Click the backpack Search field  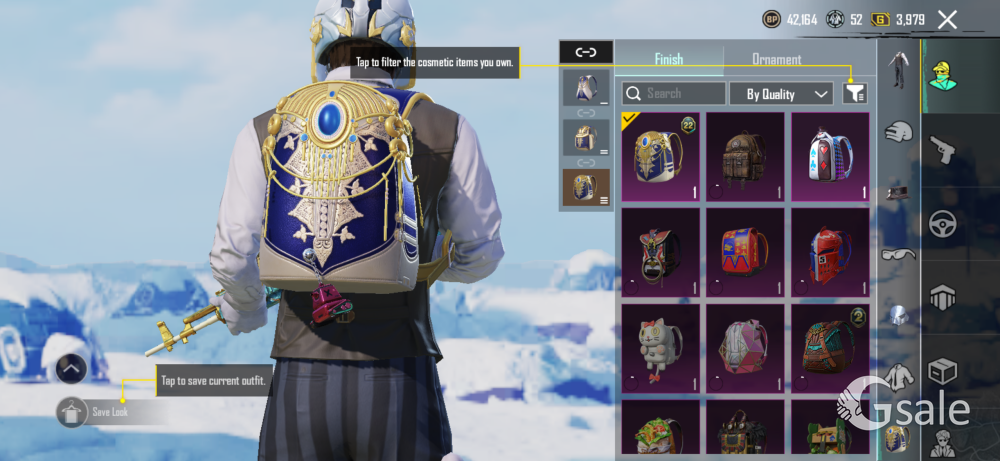click(675, 93)
